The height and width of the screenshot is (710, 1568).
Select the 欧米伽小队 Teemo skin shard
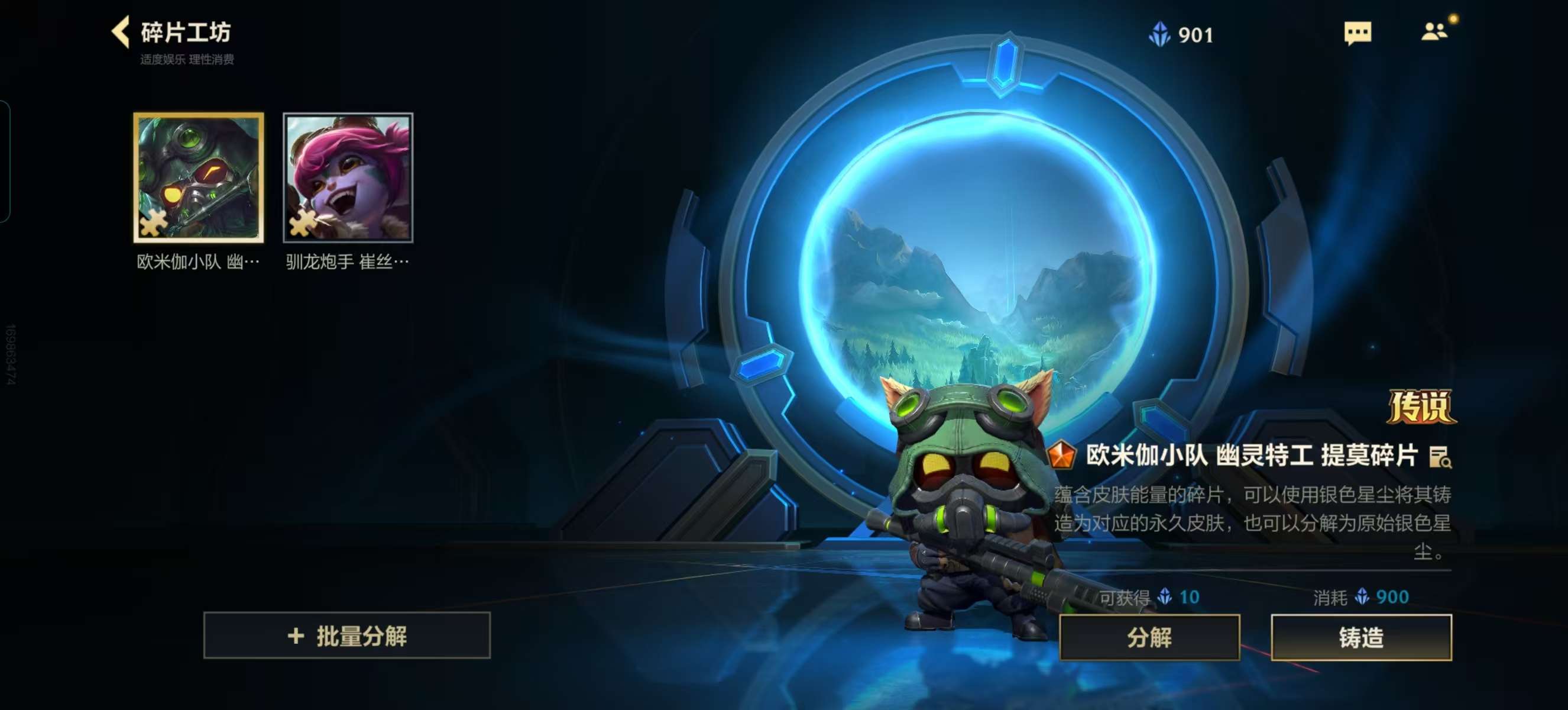(199, 177)
